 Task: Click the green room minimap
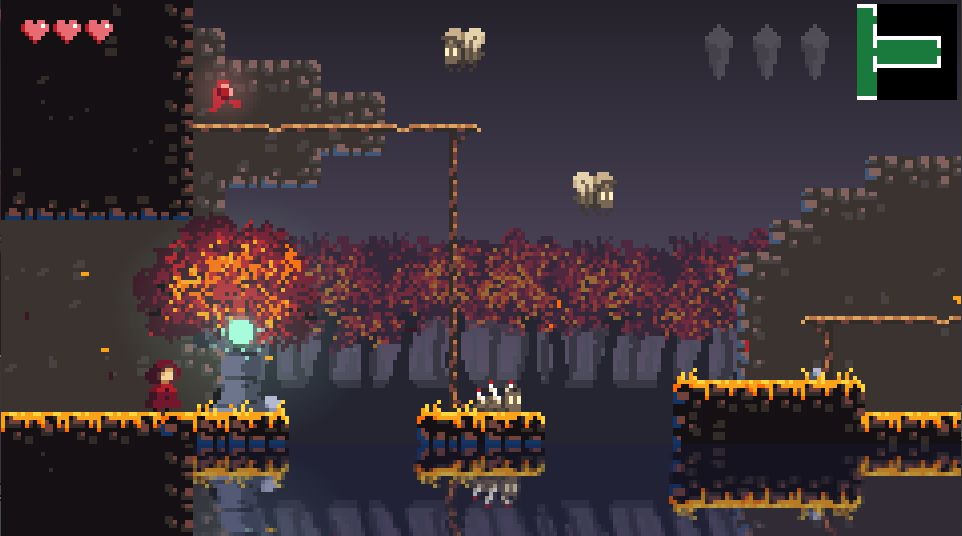(905, 52)
